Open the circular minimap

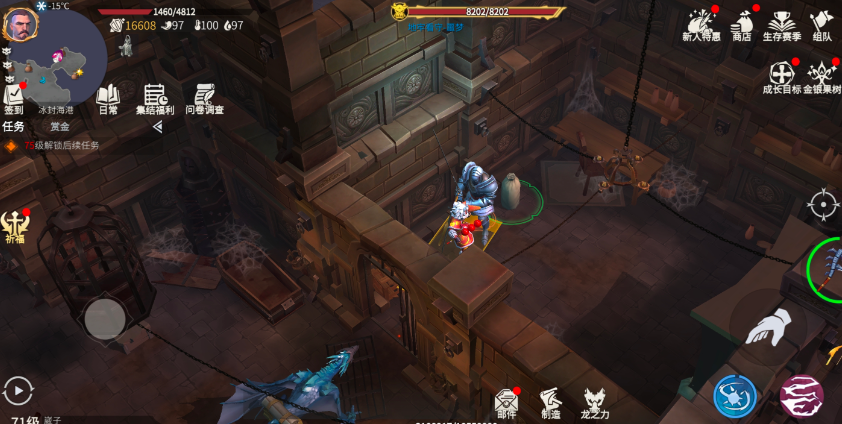(x=60, y=60)
